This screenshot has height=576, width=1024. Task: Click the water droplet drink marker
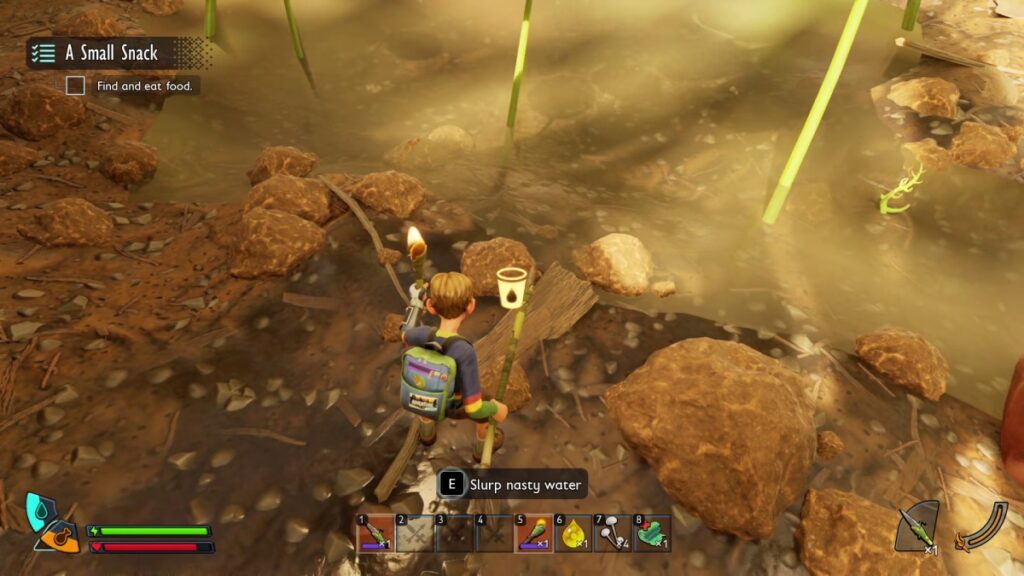(x=512, y=285)
